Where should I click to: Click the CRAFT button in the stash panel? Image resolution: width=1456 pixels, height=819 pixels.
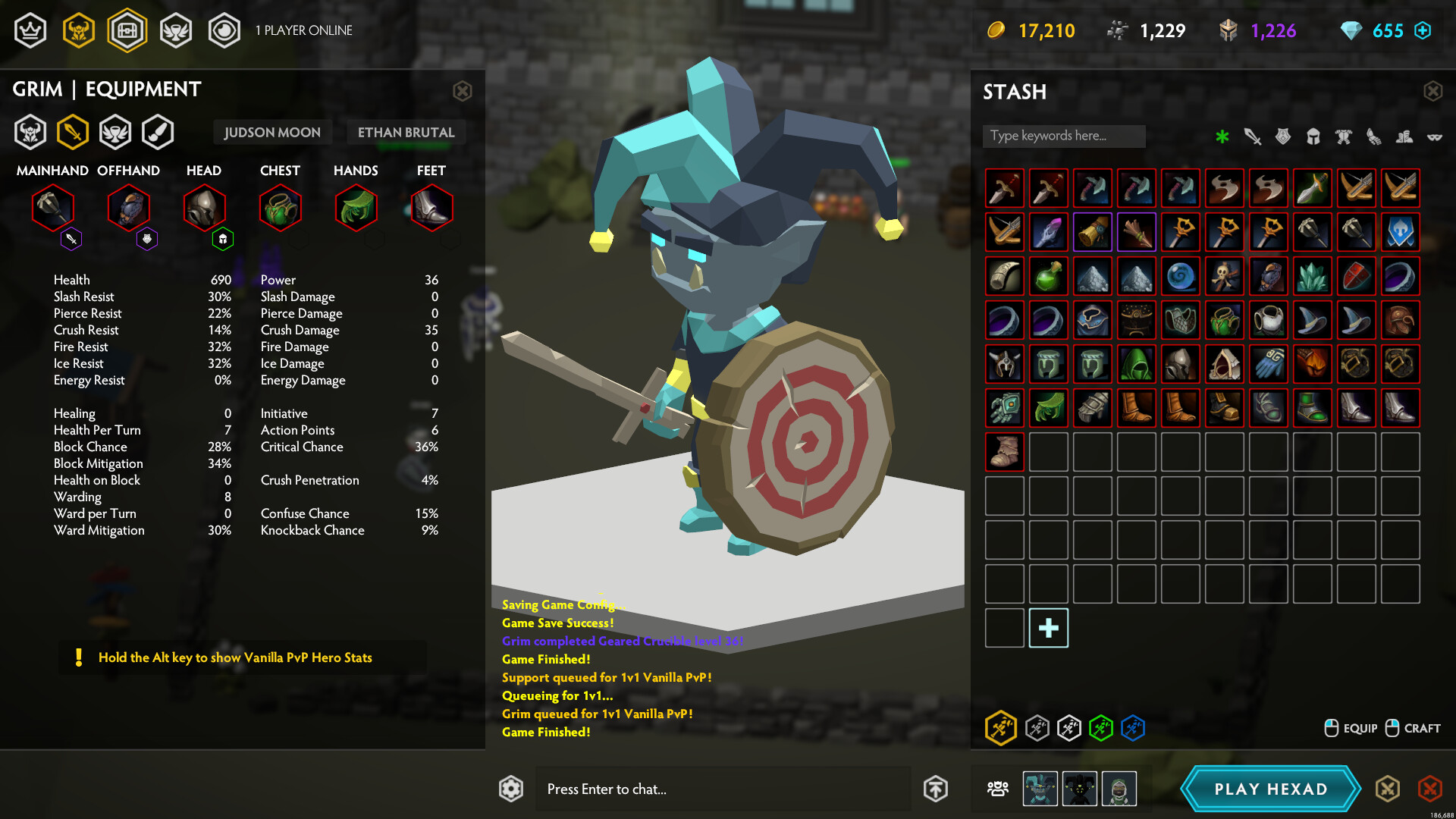point(1414,728)
